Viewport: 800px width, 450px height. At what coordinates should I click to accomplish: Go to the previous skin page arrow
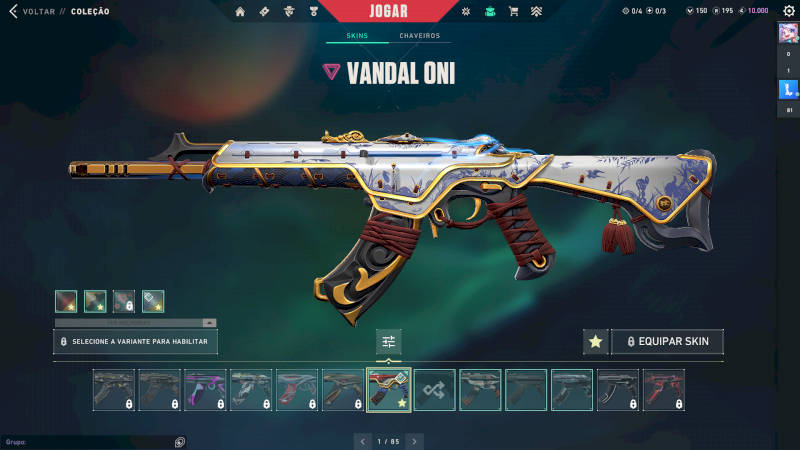[x=363, y=441]
